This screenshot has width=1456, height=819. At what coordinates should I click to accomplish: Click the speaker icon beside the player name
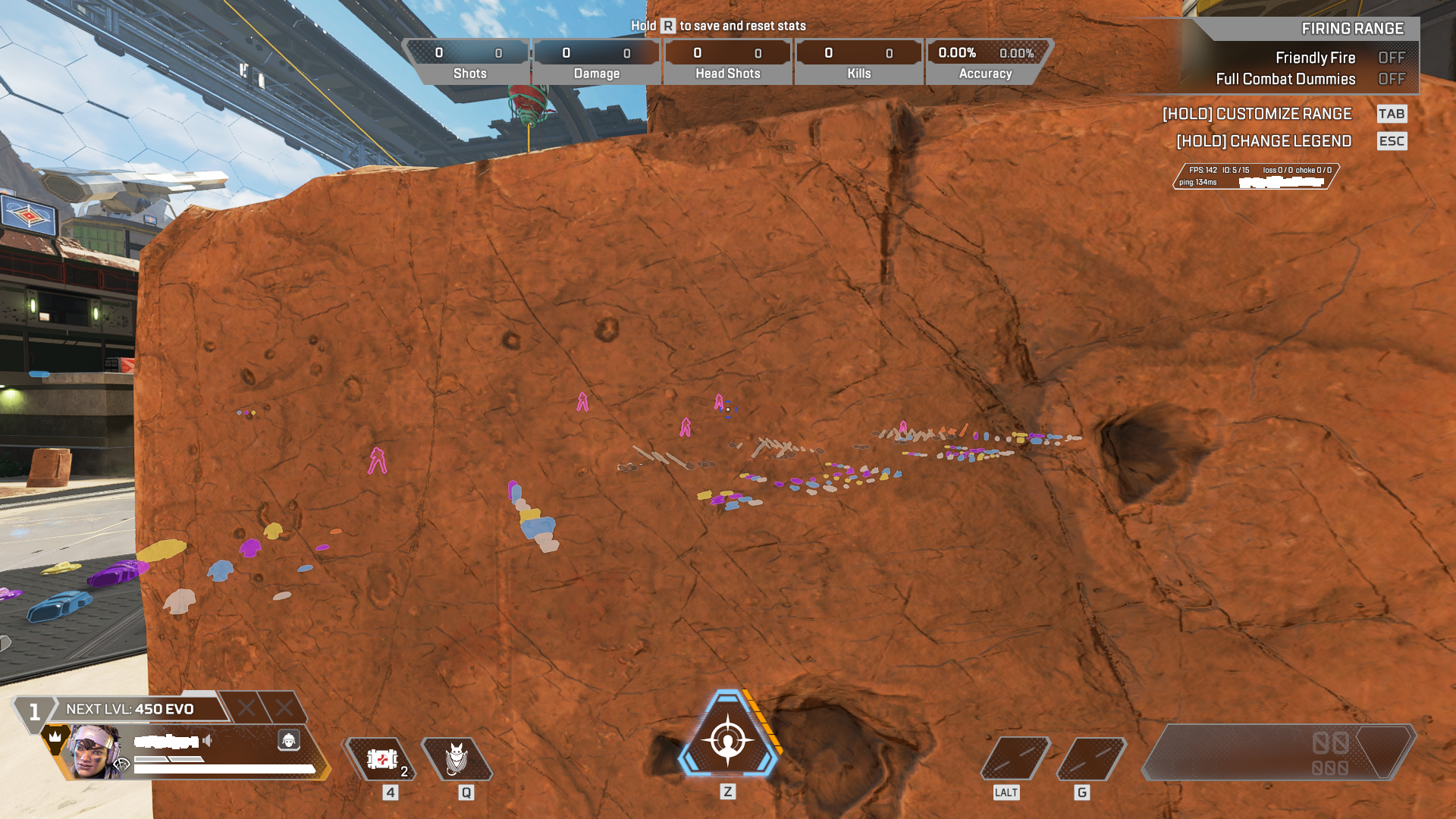tap(207, 740)
